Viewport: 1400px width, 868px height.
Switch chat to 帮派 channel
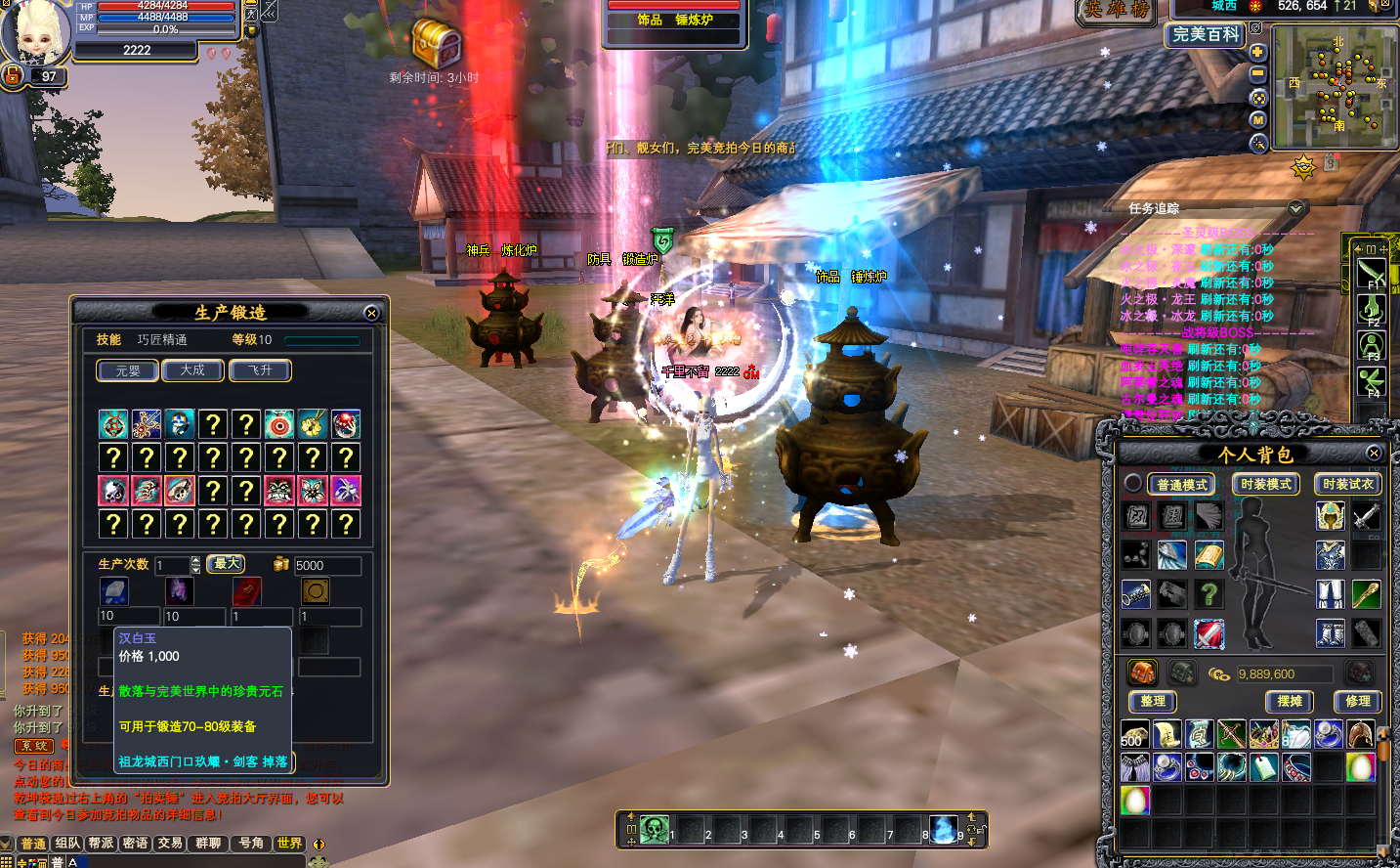tap(101, 843)
